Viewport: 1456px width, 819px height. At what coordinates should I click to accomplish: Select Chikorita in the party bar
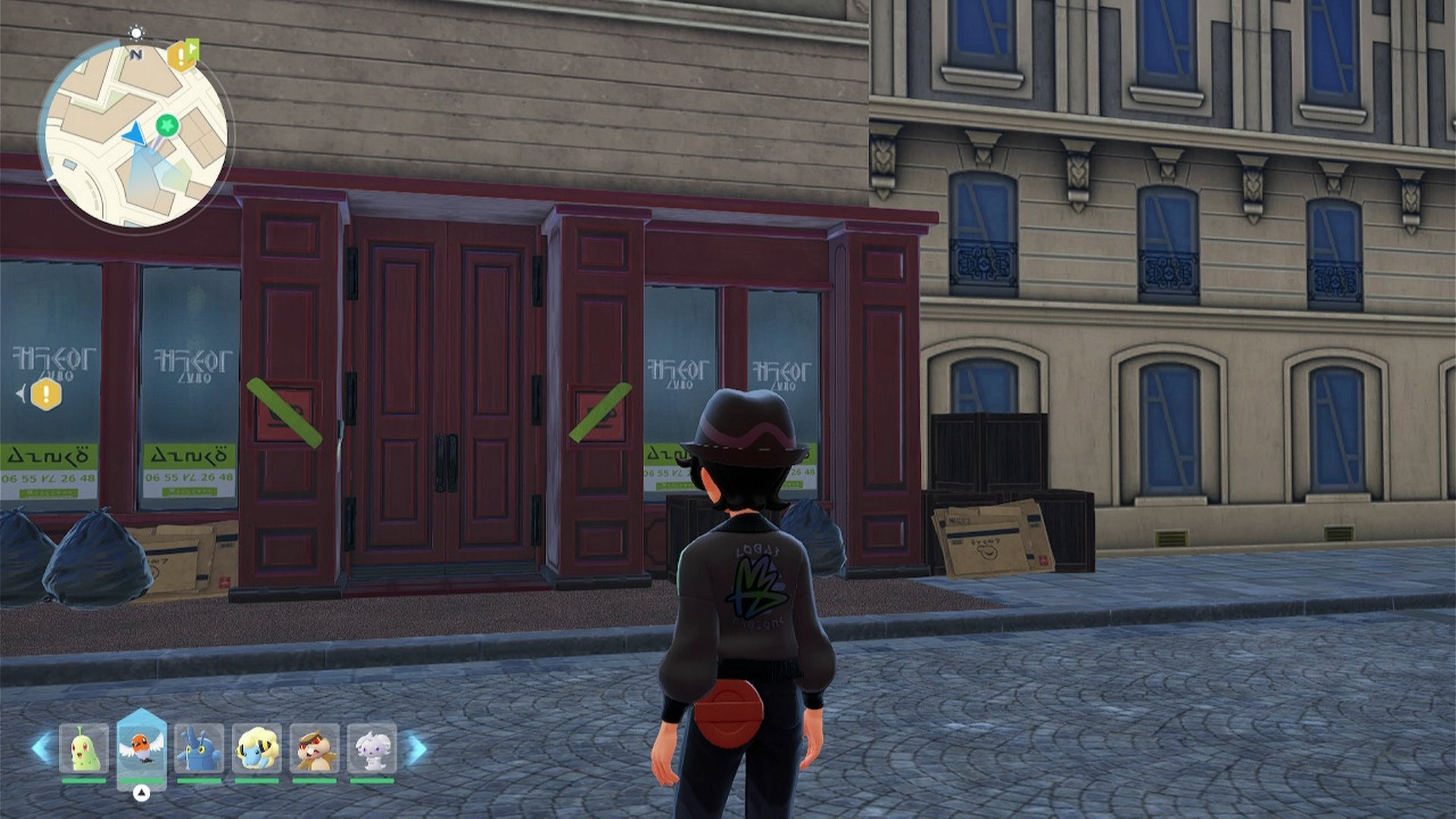(x=83, y=749)
